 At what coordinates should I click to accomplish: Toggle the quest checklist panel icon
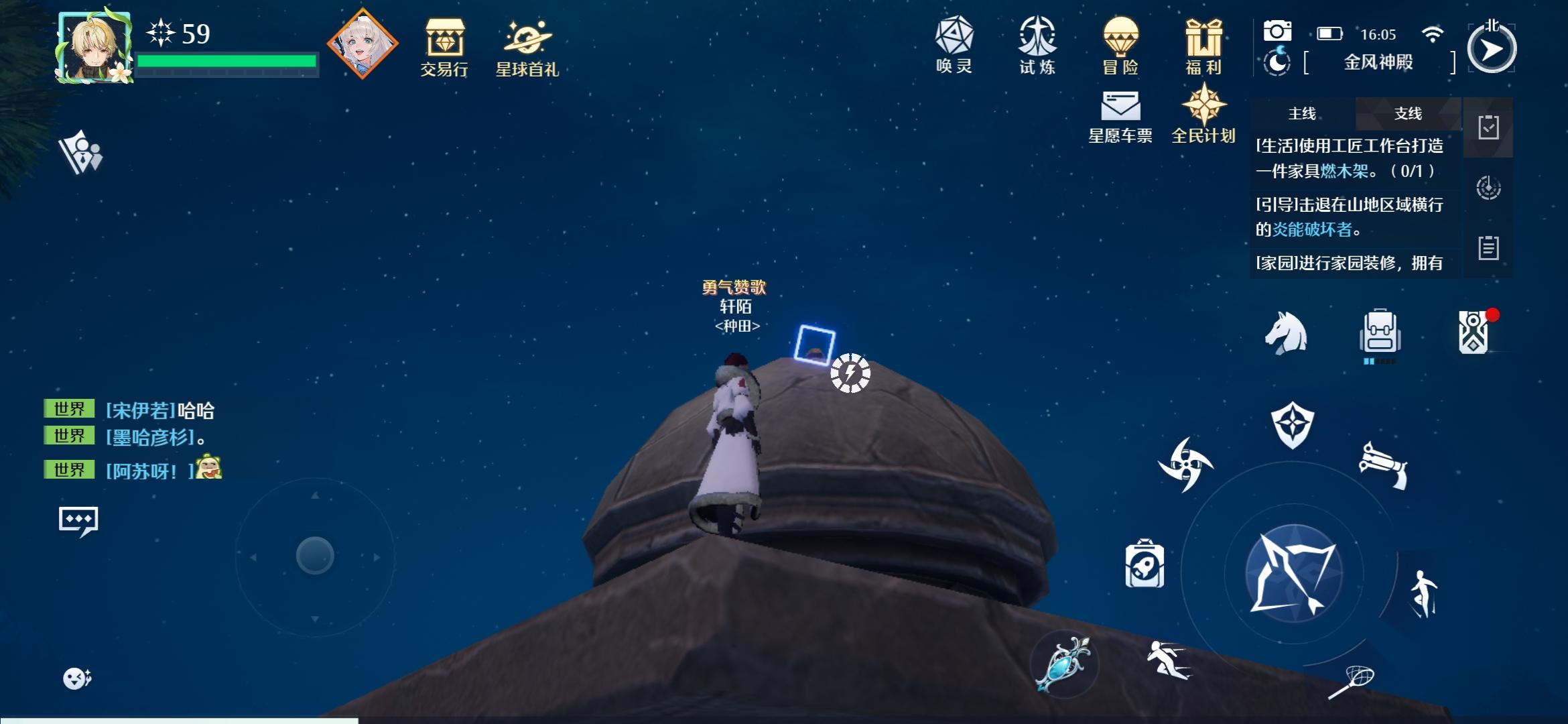click(1488, 128)
